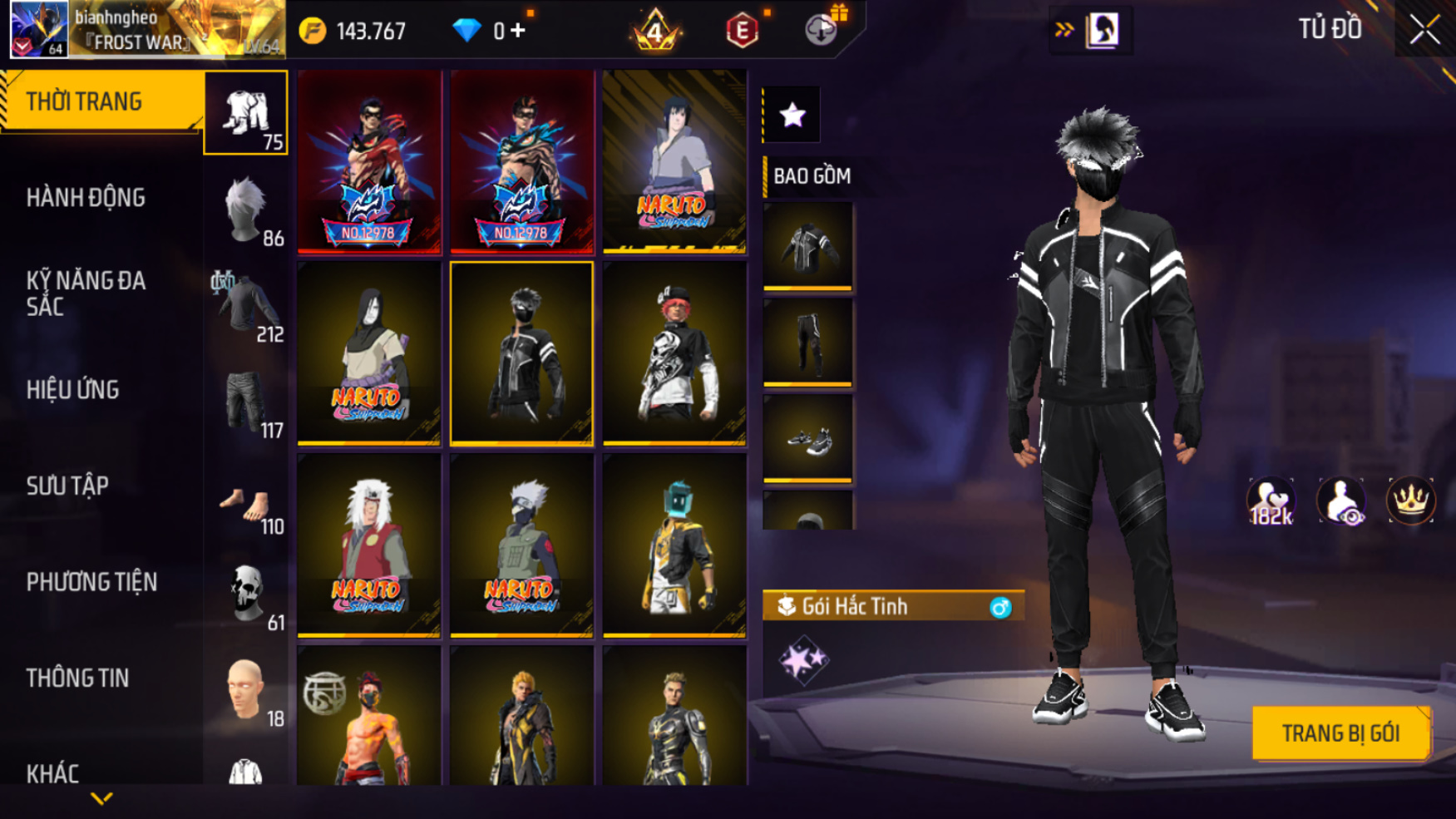1456x819 pixels.
Task: Equip bundle with Trang Bị Gói button
Action: pos(1340,733)
